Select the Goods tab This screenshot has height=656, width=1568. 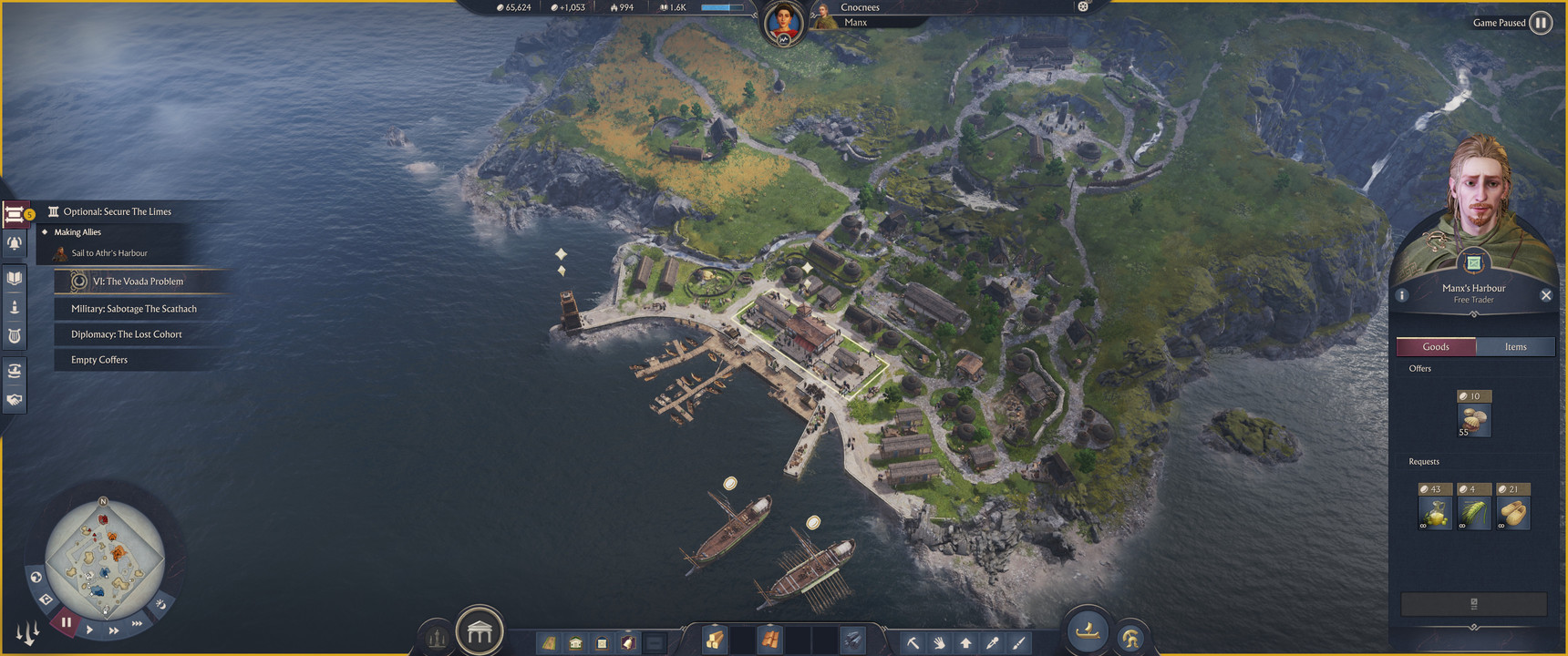(x=1436, y=346)
